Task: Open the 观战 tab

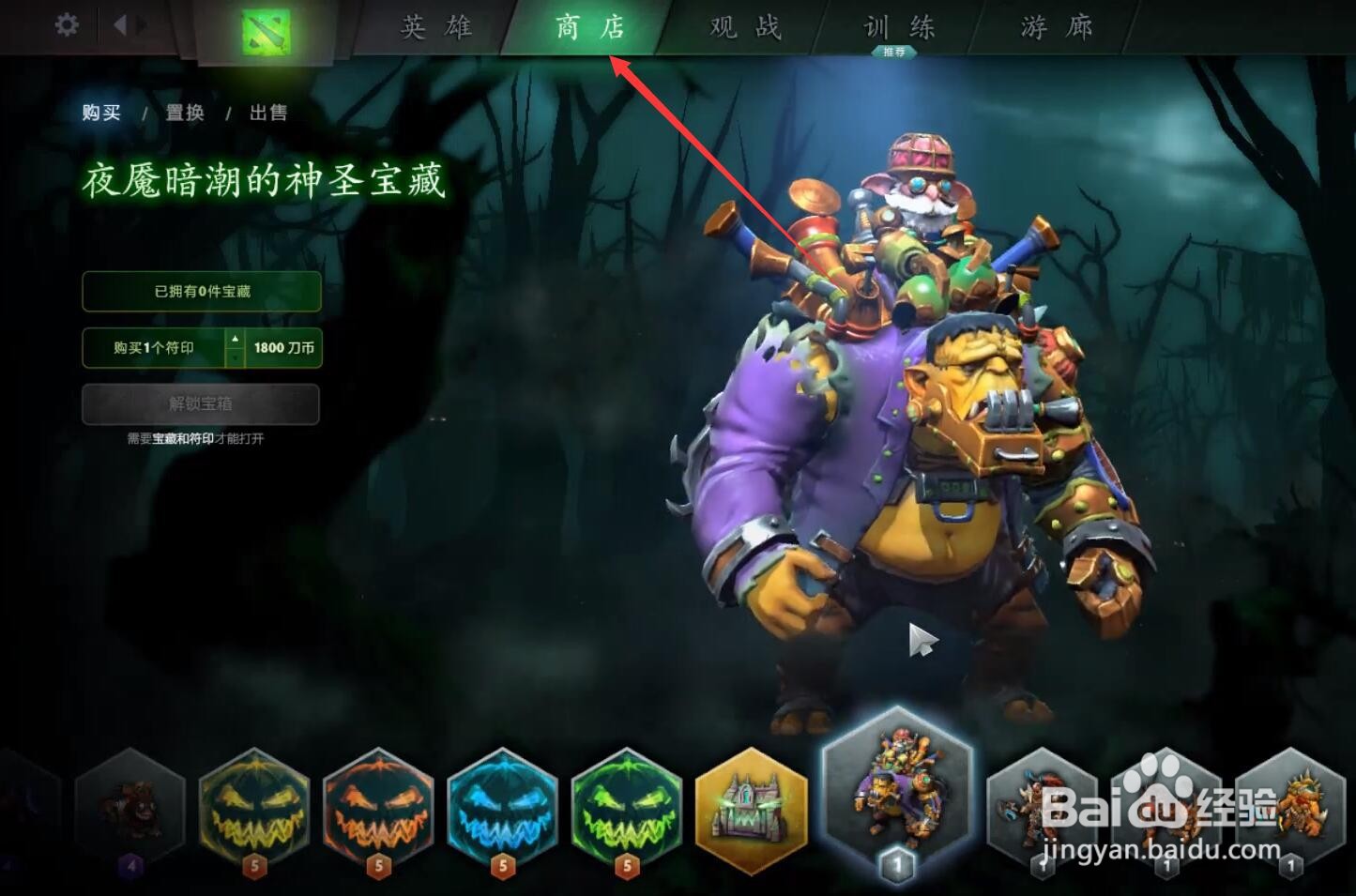Action: 741,28
